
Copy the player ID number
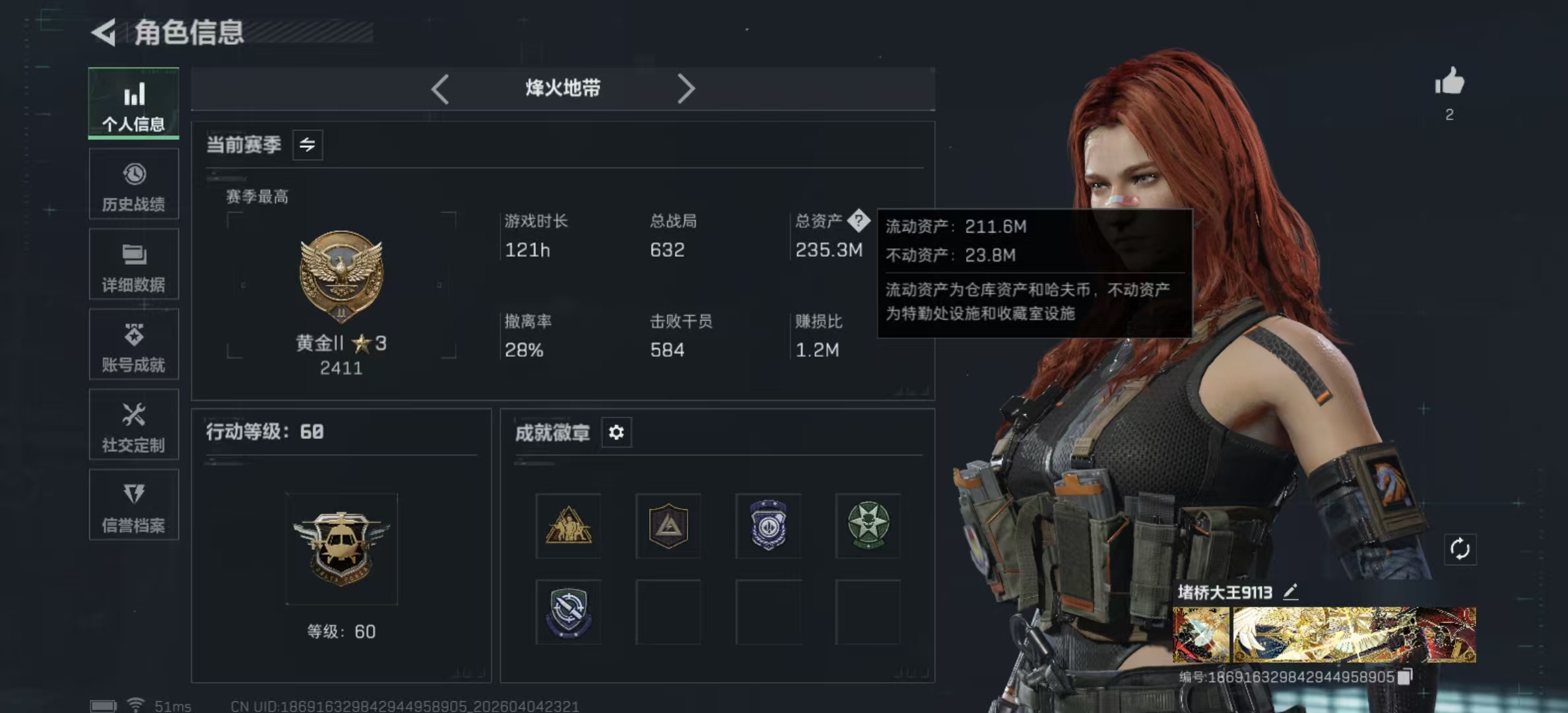(1406, 677)
